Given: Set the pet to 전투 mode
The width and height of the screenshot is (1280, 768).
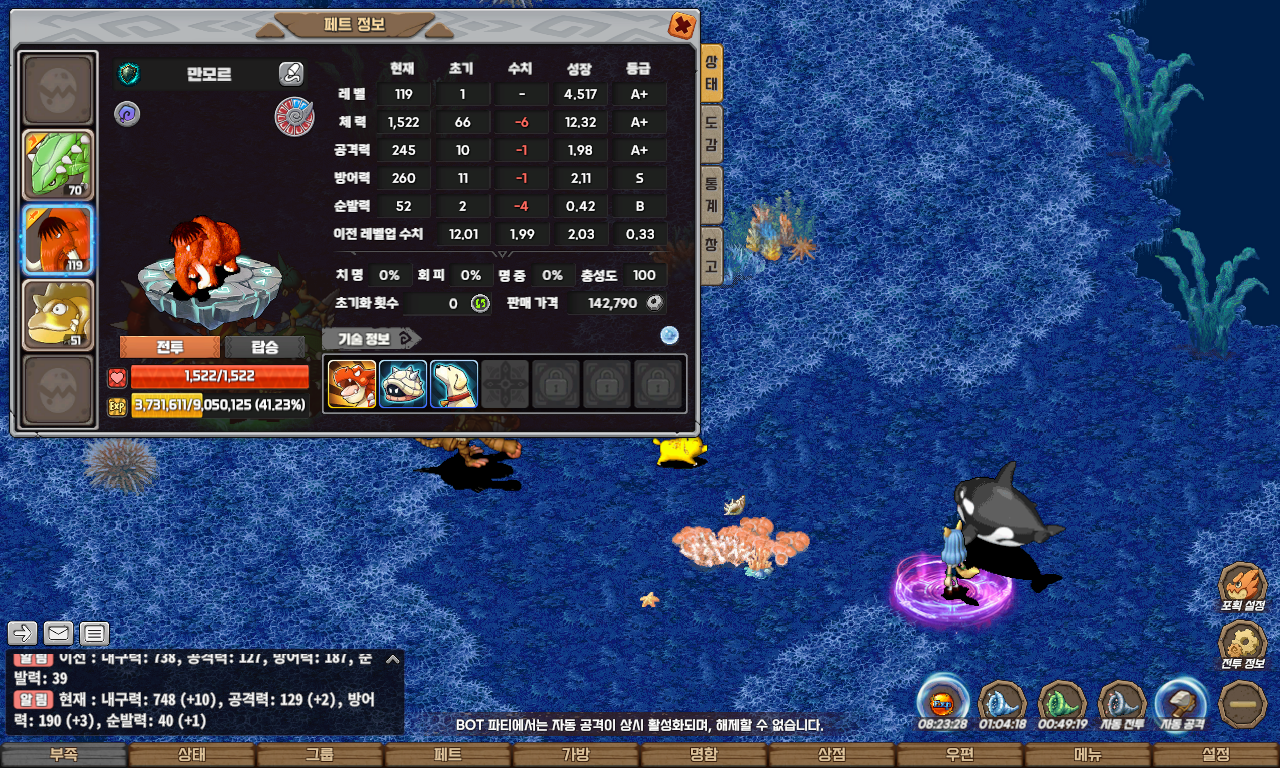Looking at the screenshot, I should tap(169, 347).
